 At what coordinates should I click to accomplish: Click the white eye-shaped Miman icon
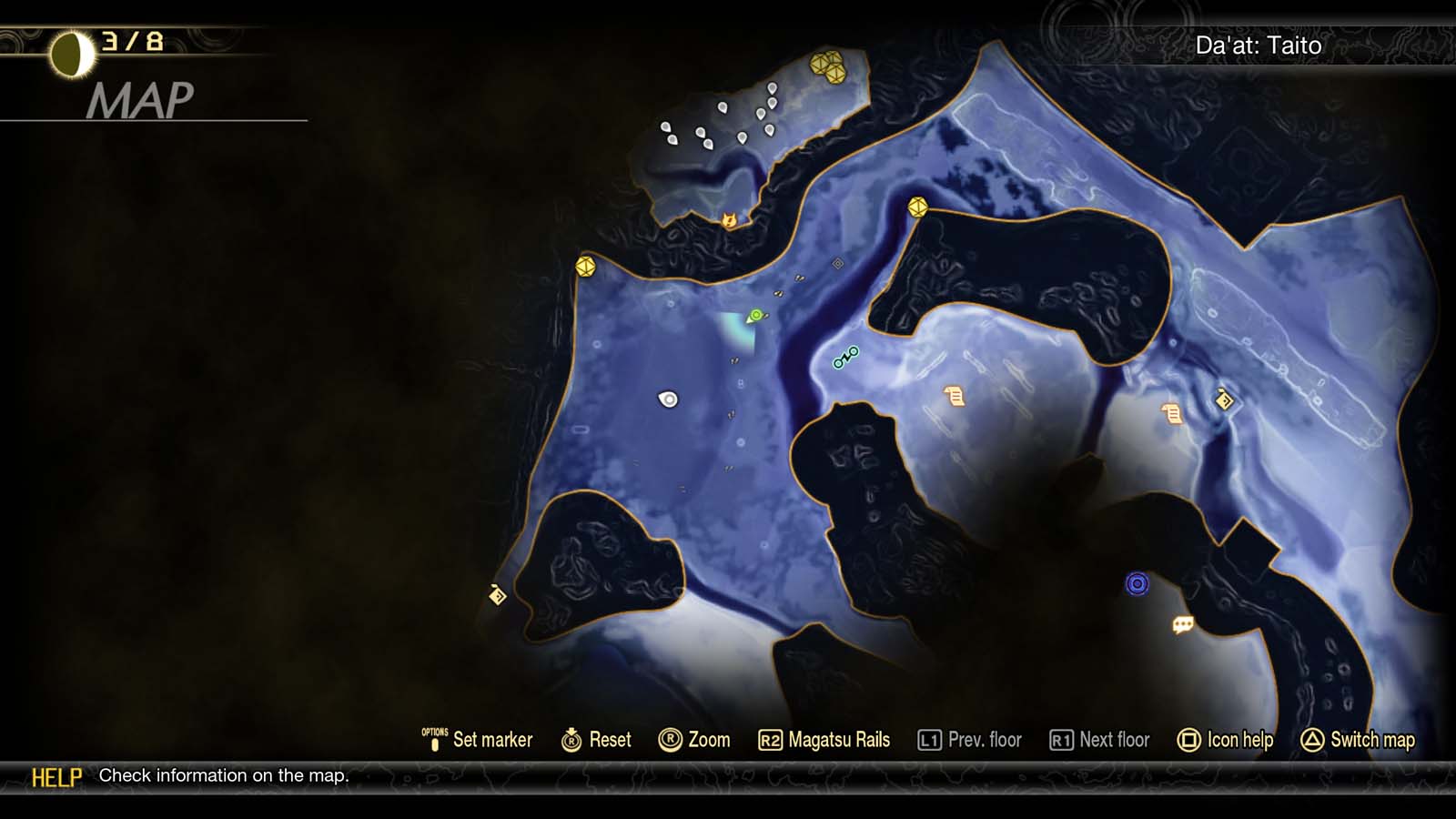669,397
